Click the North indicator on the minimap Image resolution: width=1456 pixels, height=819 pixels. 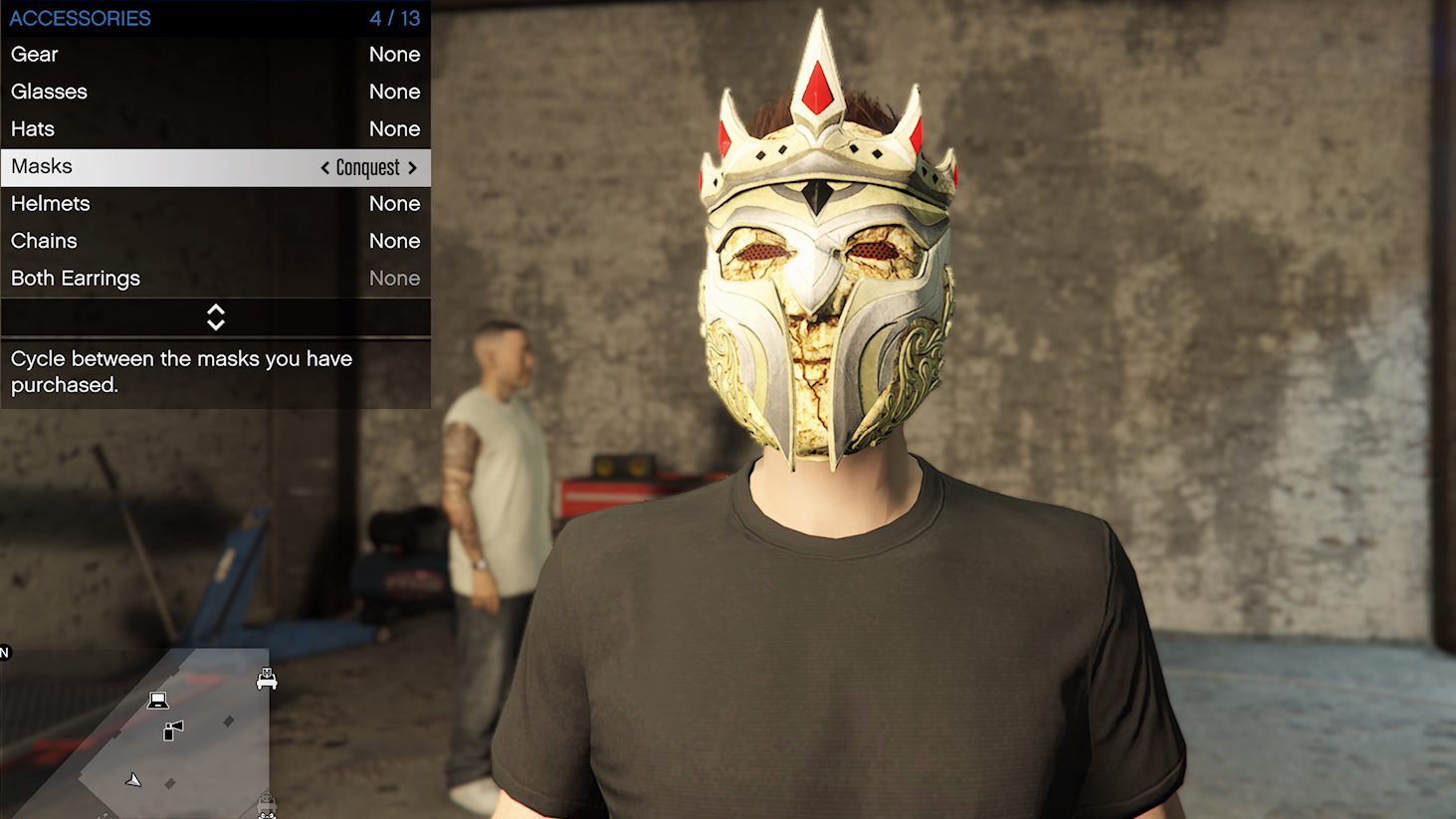tap(4, 651)
